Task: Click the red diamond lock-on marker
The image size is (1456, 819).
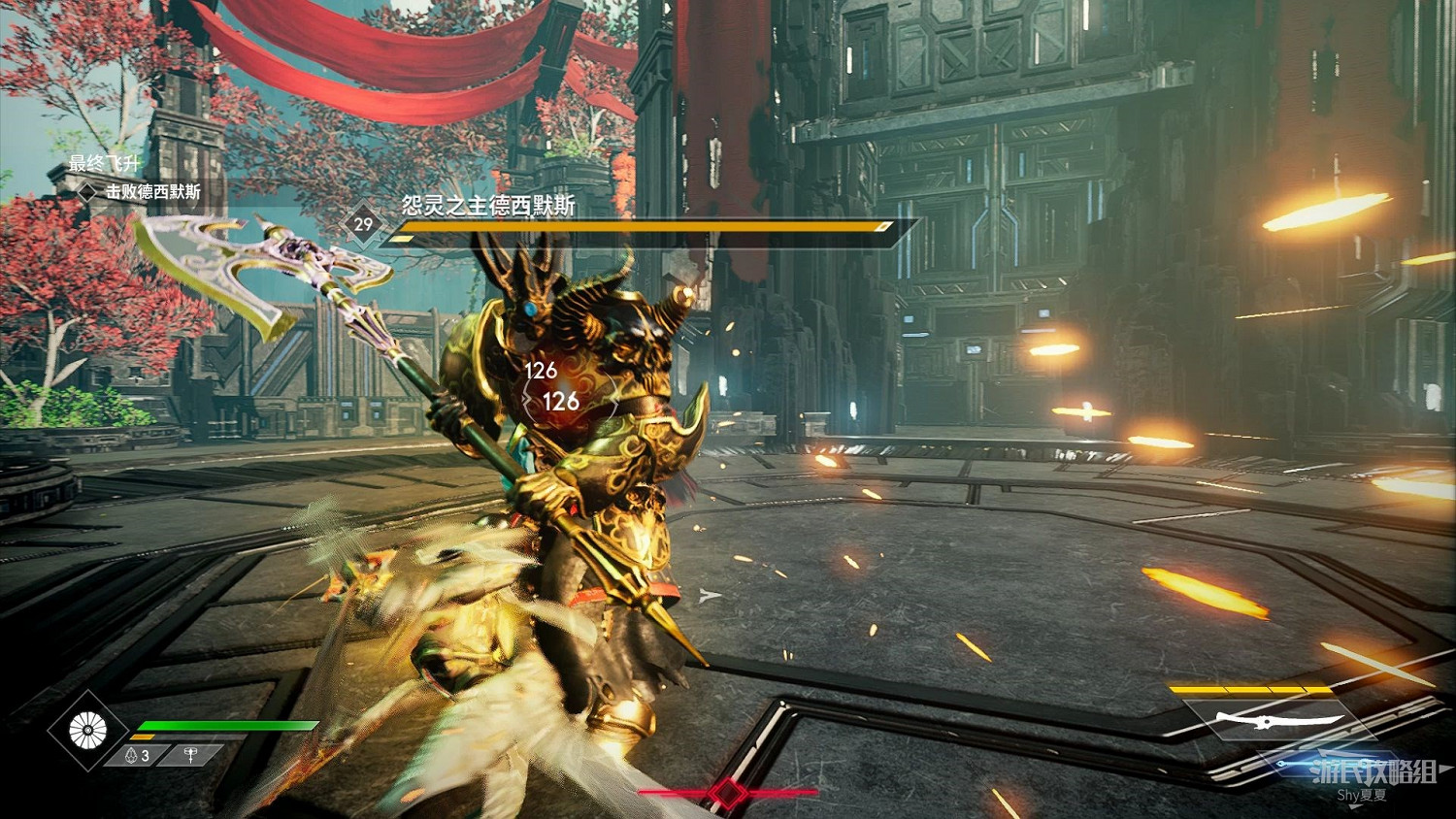Action: 728,793
